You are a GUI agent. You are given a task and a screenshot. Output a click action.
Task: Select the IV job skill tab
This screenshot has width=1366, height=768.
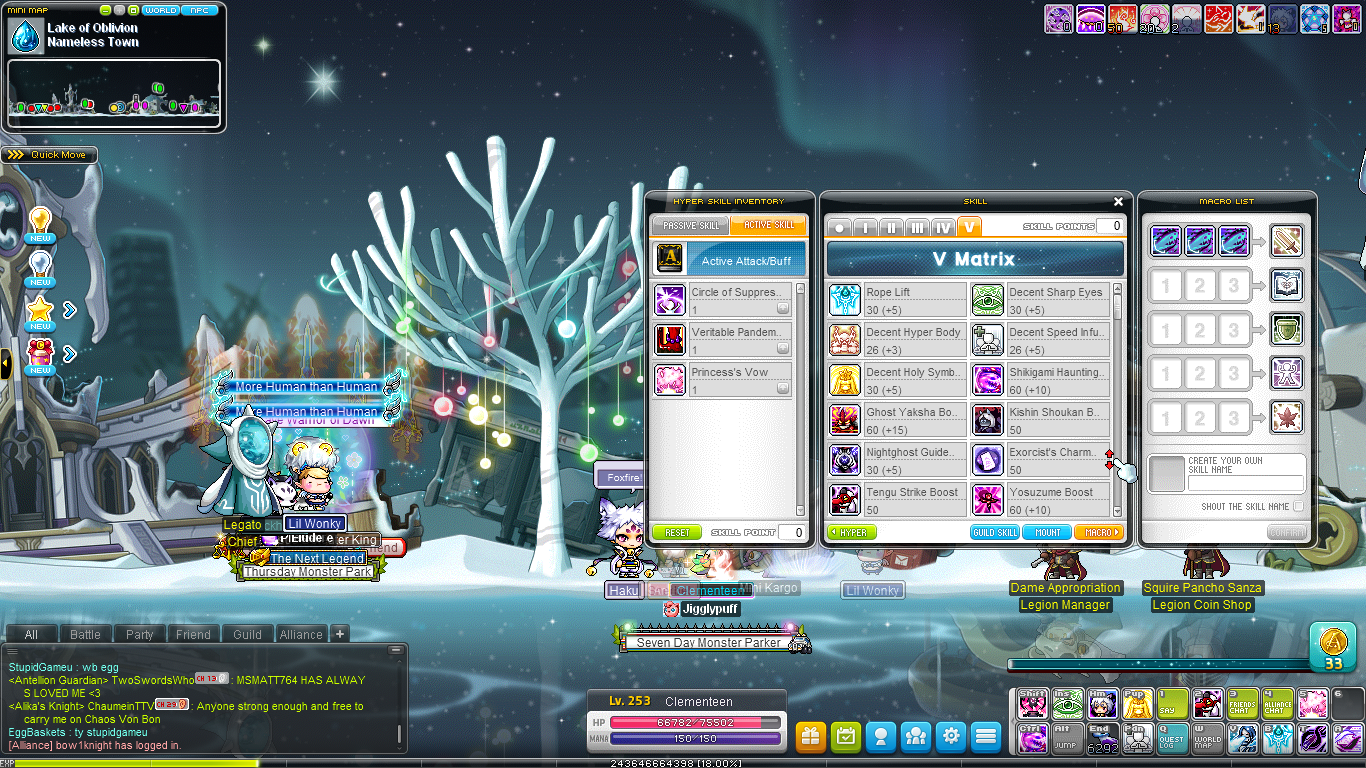coord(943,228)
